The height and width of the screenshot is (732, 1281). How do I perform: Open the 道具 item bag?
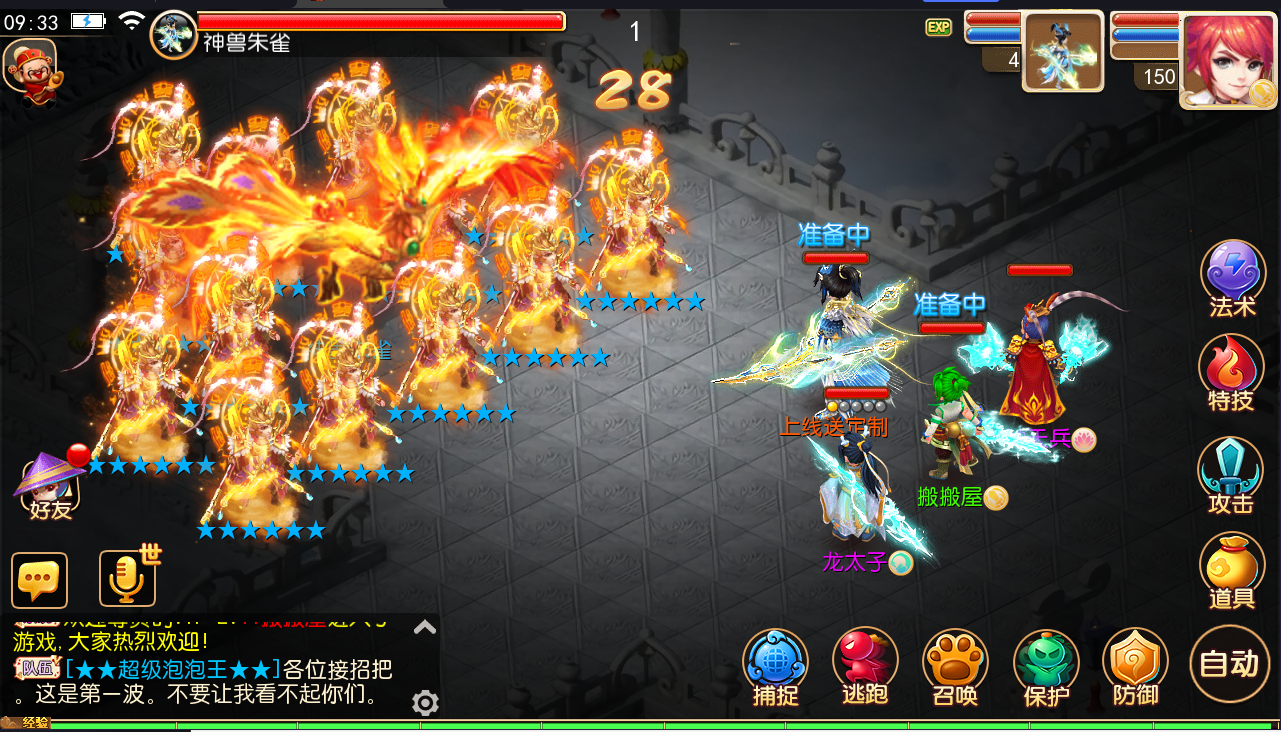(x=1230, y=568)
